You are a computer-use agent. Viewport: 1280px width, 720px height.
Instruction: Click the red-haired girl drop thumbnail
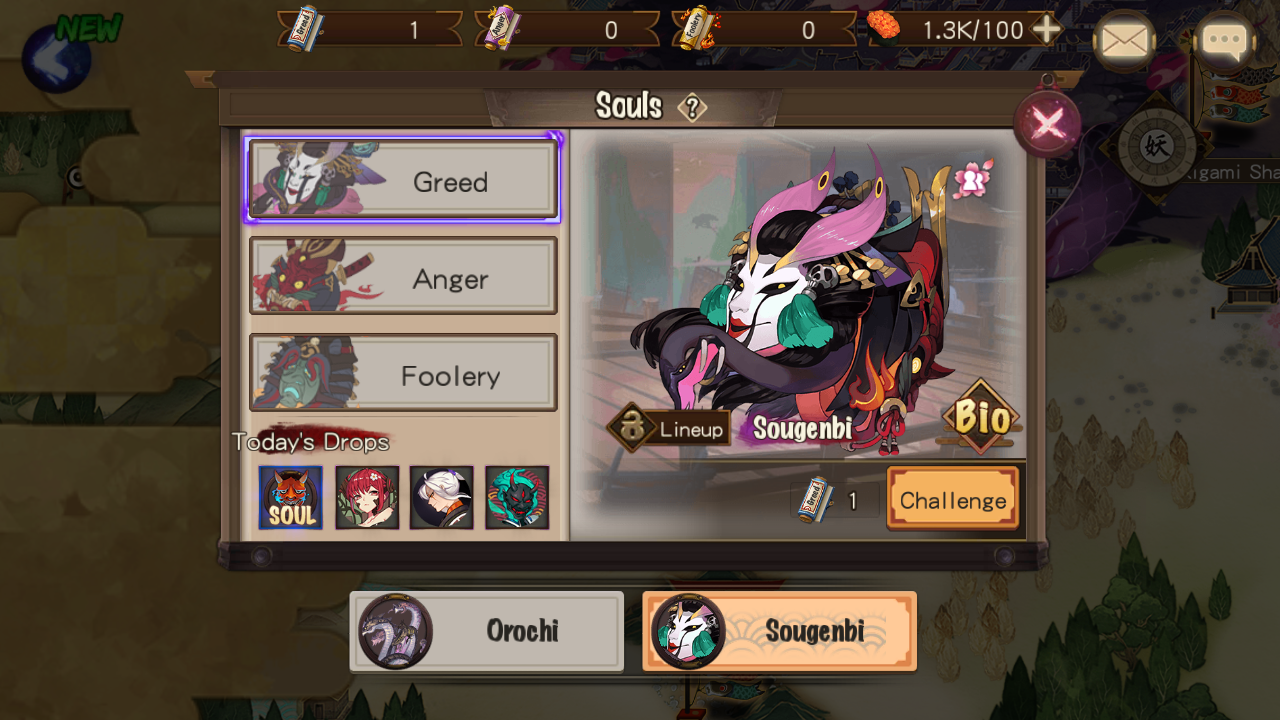pyautogui.click(x=366, y=497)
